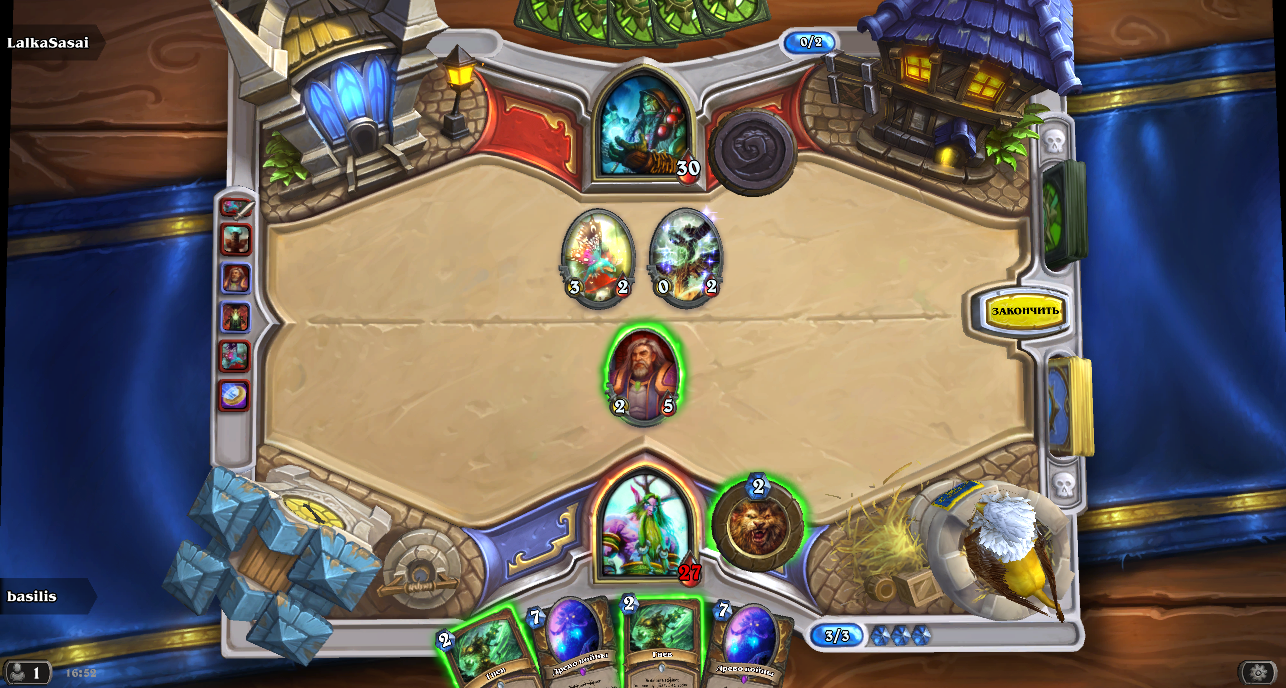This screenshot has height=688, width=1286.
Task: Select the friendly 2/5 minion on the board
Action: (643, 375)
